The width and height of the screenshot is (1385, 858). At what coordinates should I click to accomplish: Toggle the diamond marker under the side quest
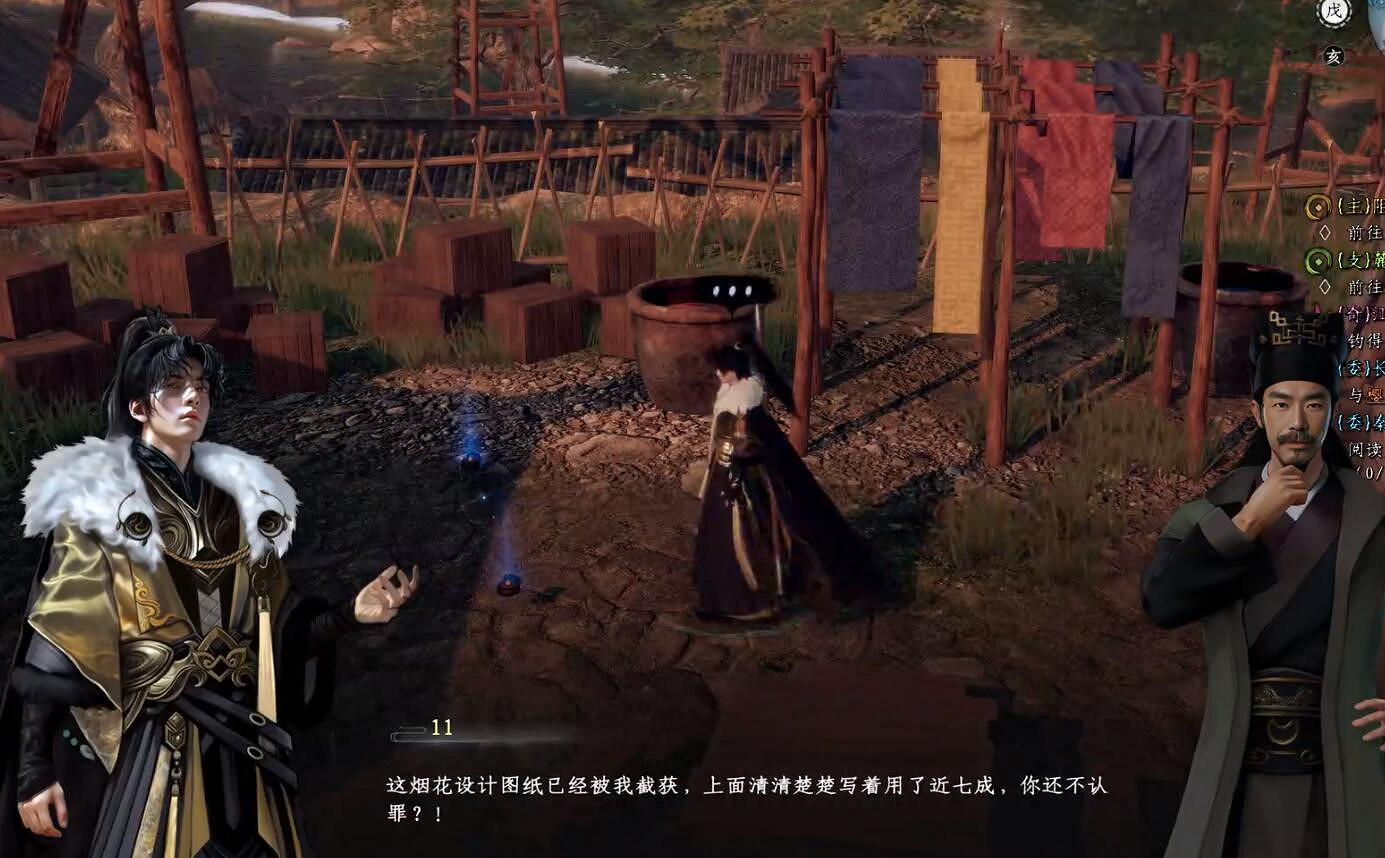coord(1326,287)
